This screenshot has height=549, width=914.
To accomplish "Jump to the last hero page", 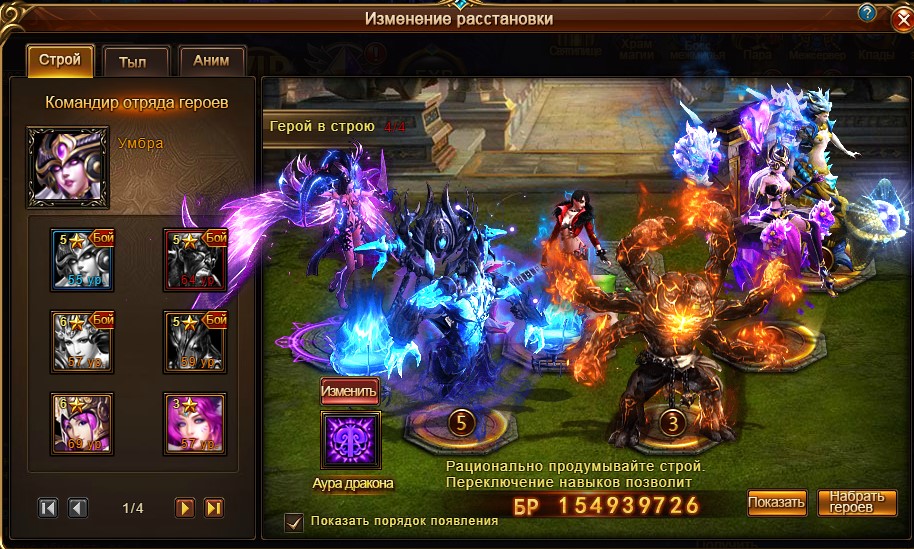I will (x=214, y=508).
